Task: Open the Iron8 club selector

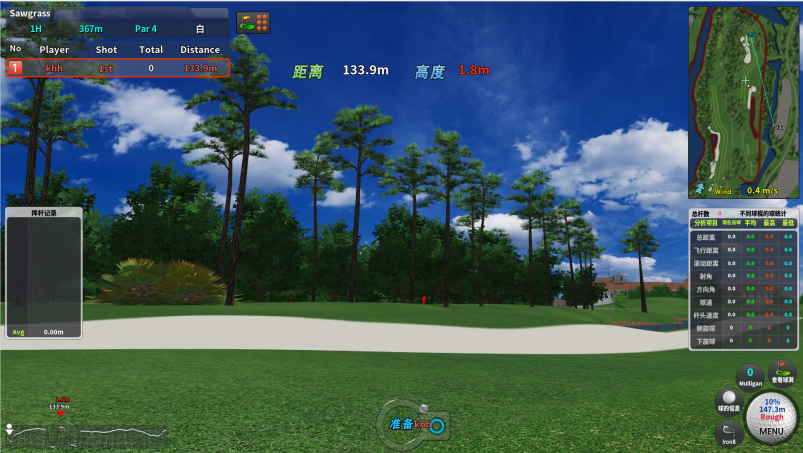Action: [x=729, y=433]
